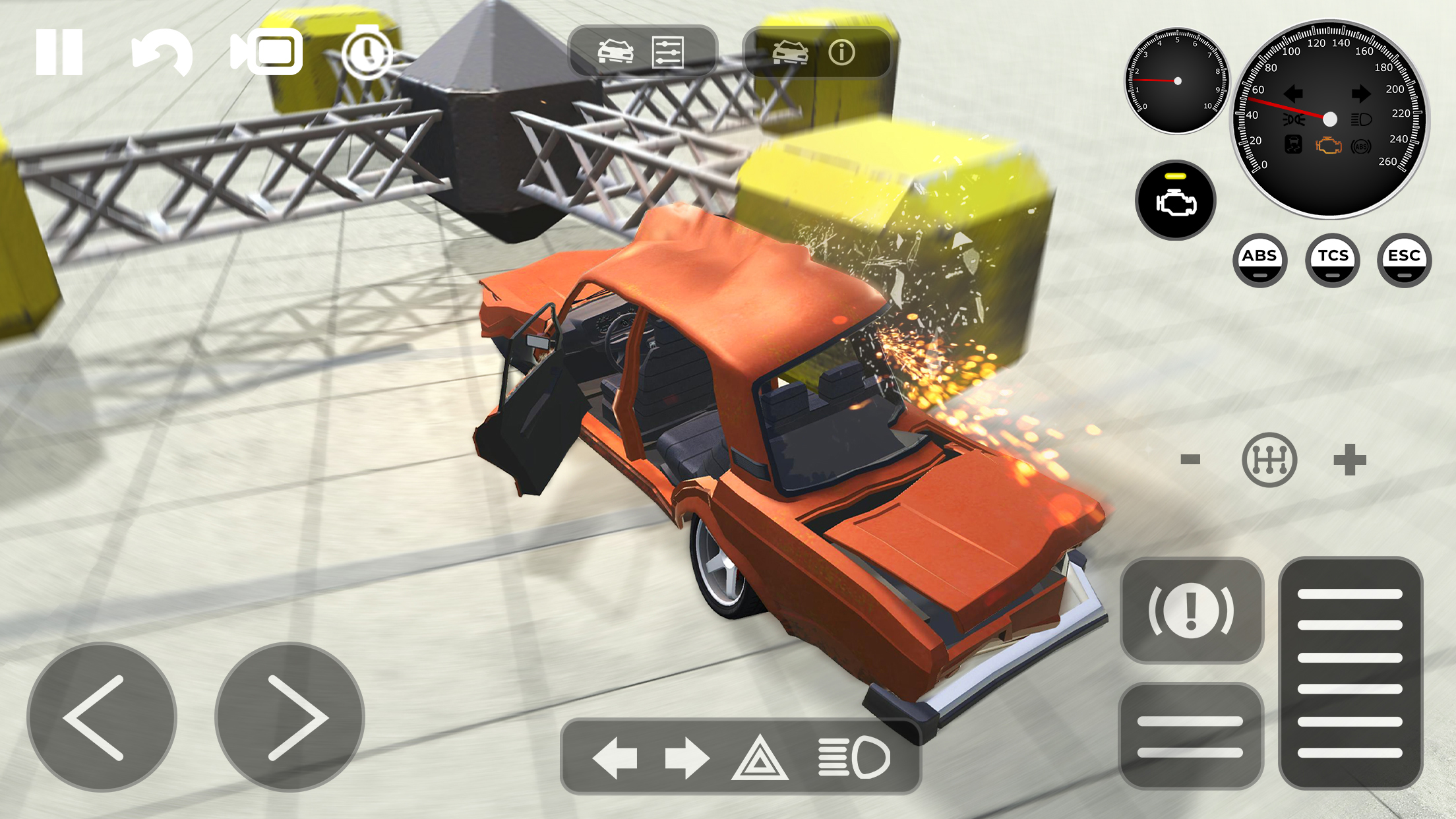This screenshot has height=819, width=1456.
Task: Toggle ESC stability control
Action: pyautogui.click(x=1404, y=260)
